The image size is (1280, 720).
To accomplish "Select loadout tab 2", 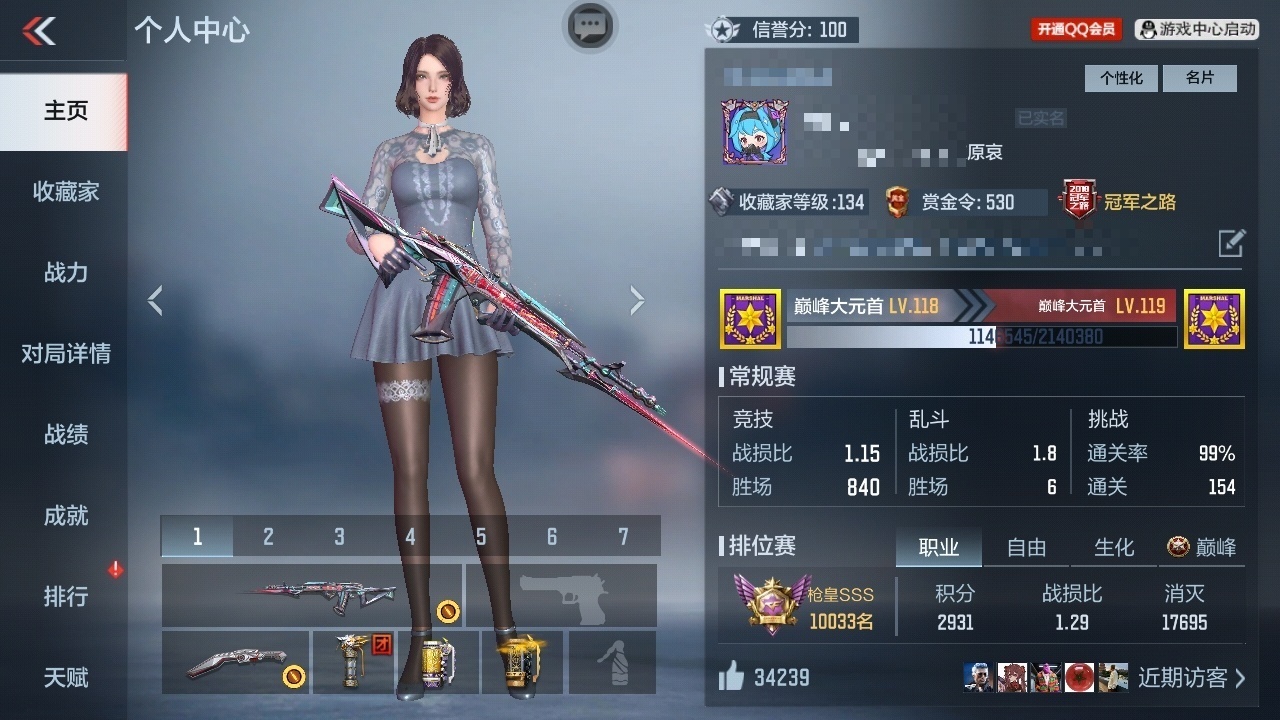I will [x=268, y=537].
